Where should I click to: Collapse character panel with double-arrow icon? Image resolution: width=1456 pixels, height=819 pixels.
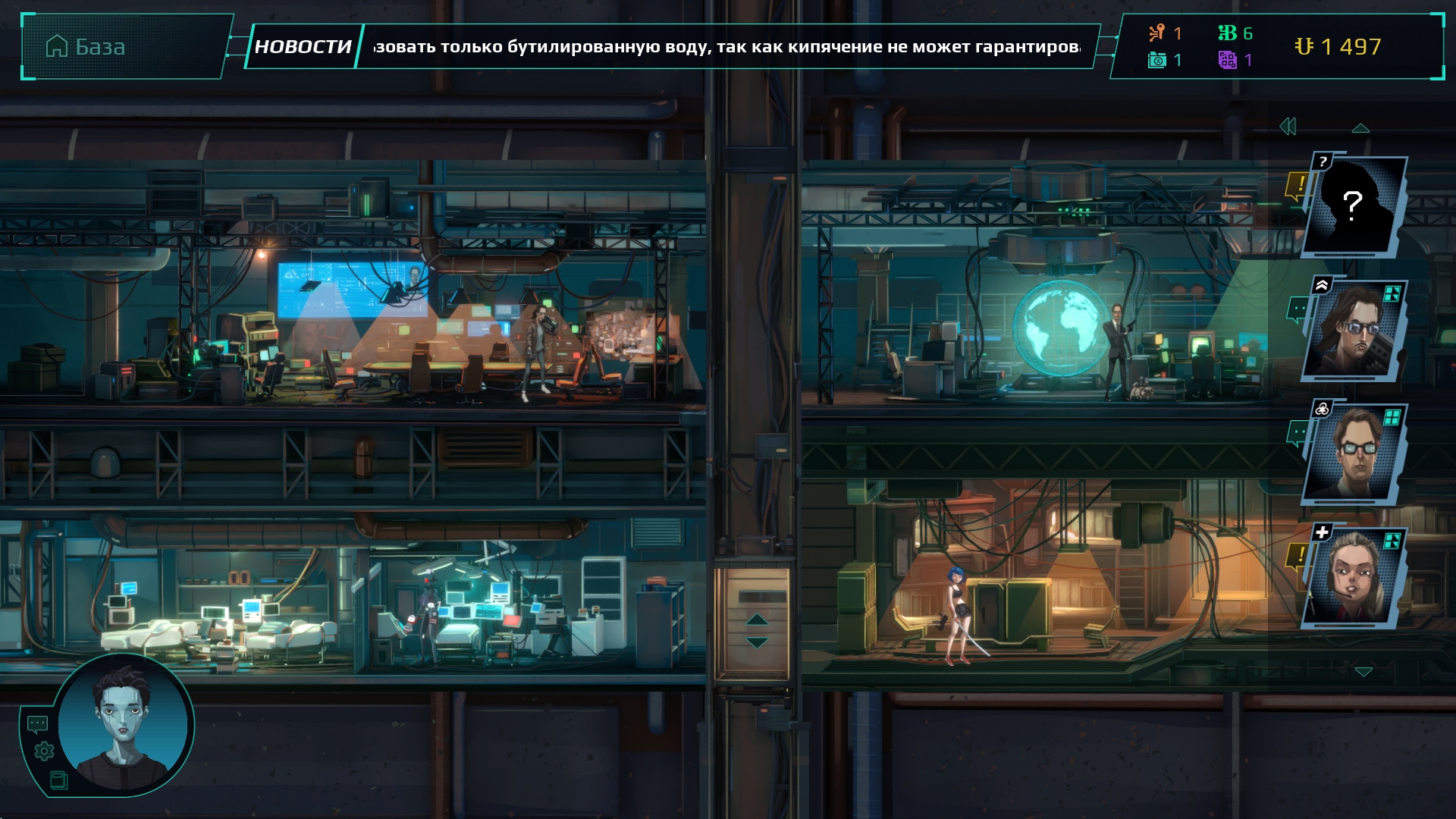click(1288, 127)
